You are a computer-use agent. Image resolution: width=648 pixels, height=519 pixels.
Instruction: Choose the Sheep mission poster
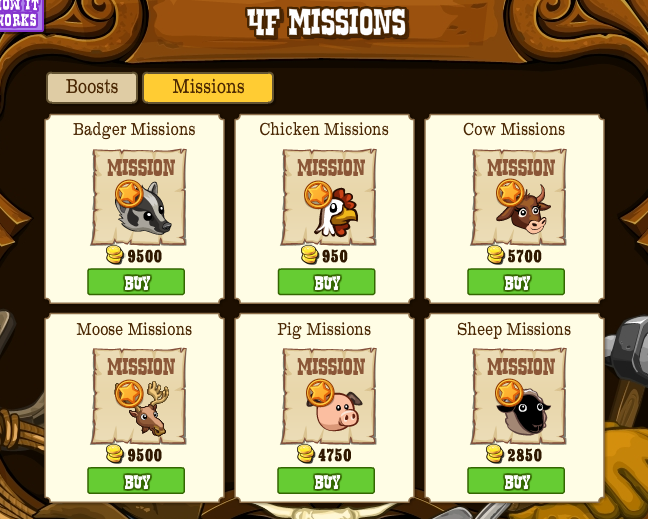518,395
